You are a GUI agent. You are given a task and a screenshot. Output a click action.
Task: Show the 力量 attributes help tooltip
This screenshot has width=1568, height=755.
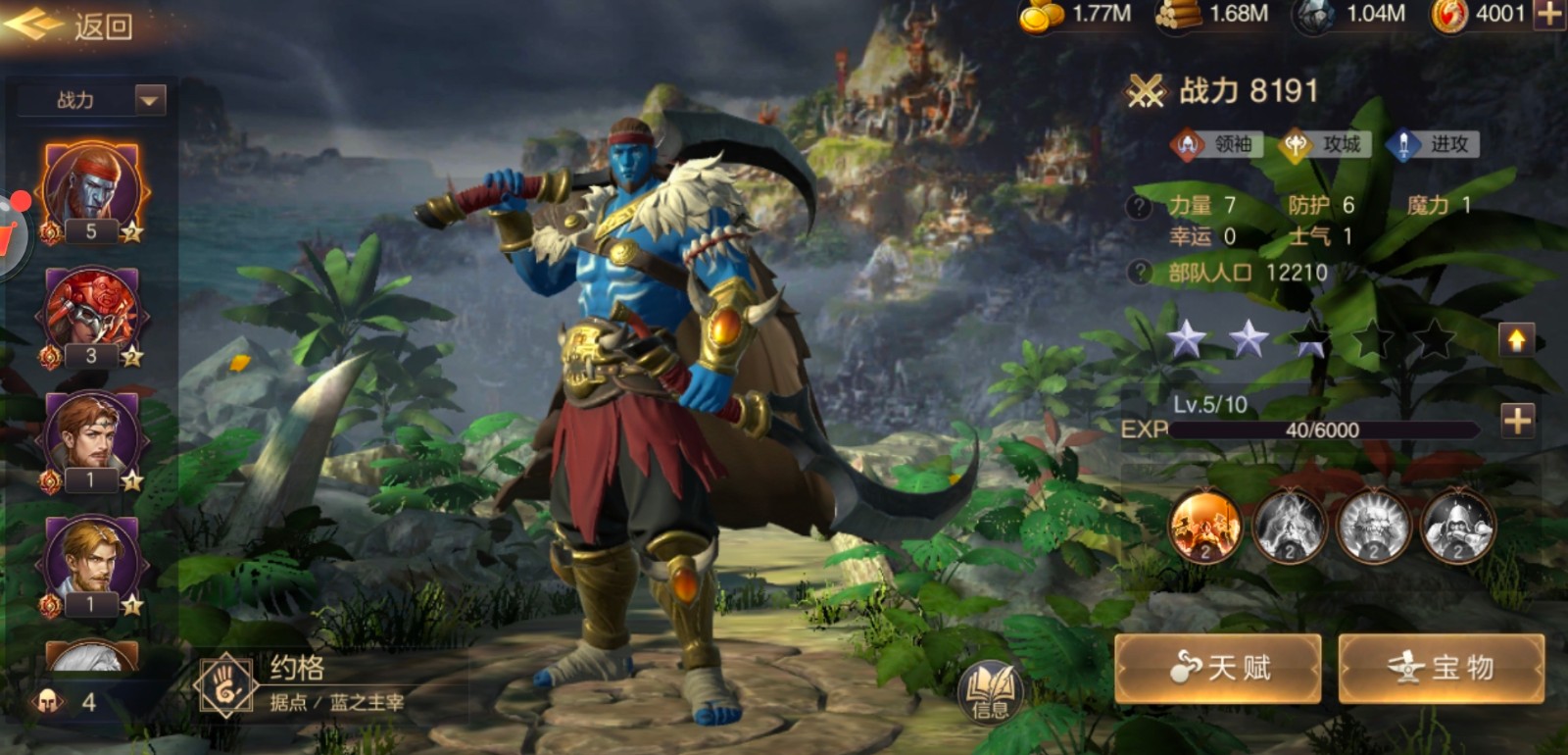point(1139,207)
